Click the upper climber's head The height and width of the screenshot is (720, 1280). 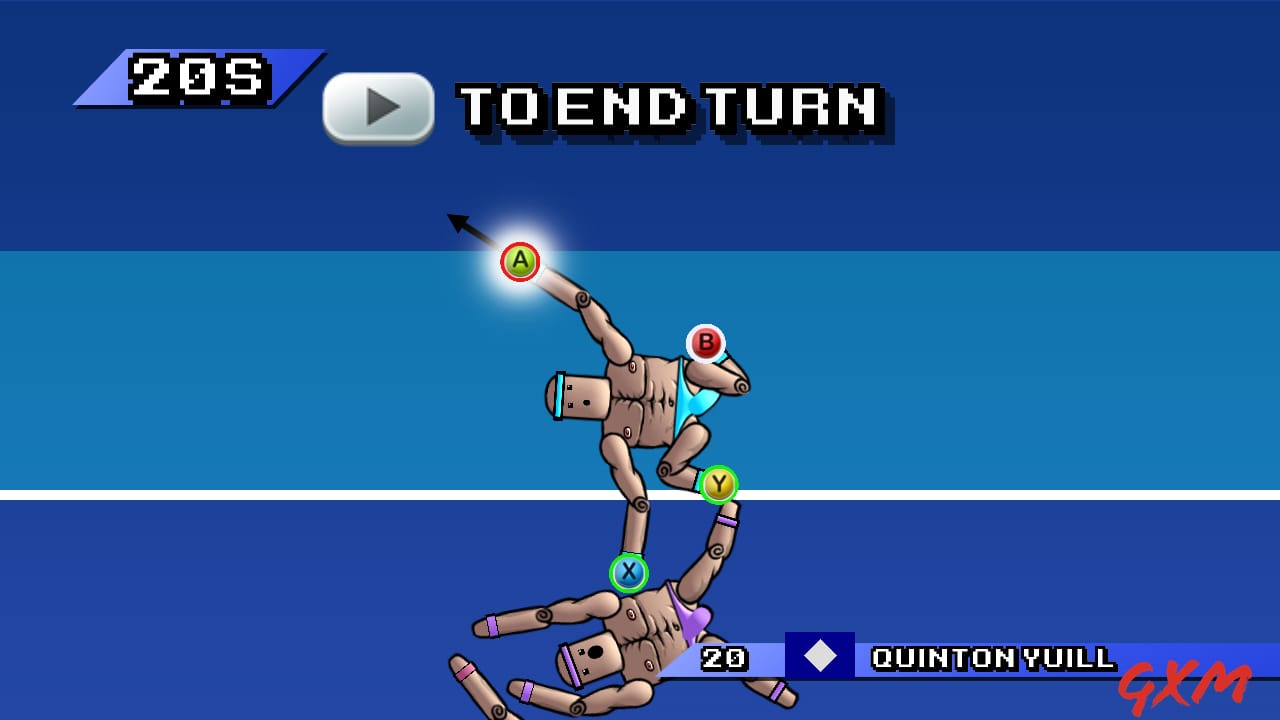[x=581, y=397]
